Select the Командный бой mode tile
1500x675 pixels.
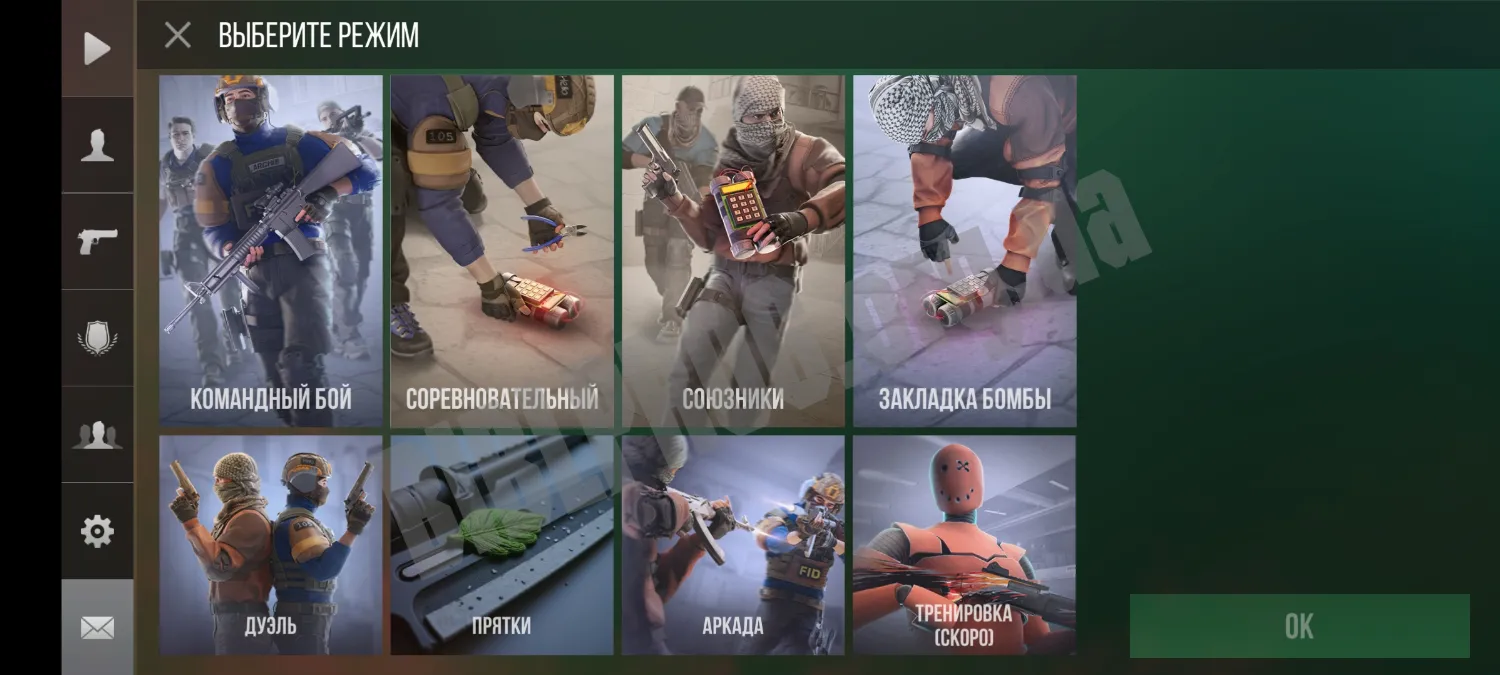(x=271, y=250)
